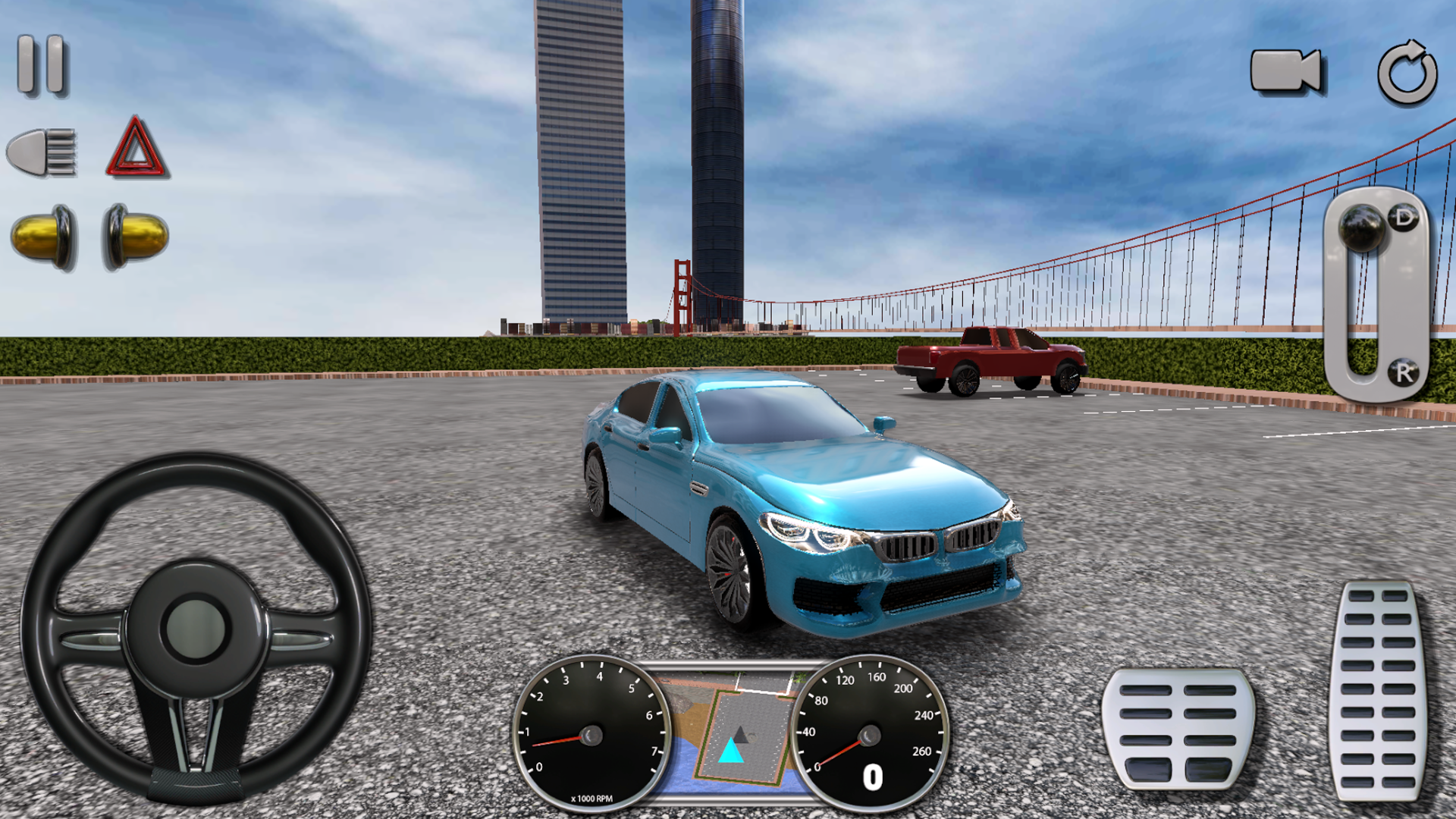Restart the current level
This screenshot has width=1456, height=819.
tap(1407, 72)
